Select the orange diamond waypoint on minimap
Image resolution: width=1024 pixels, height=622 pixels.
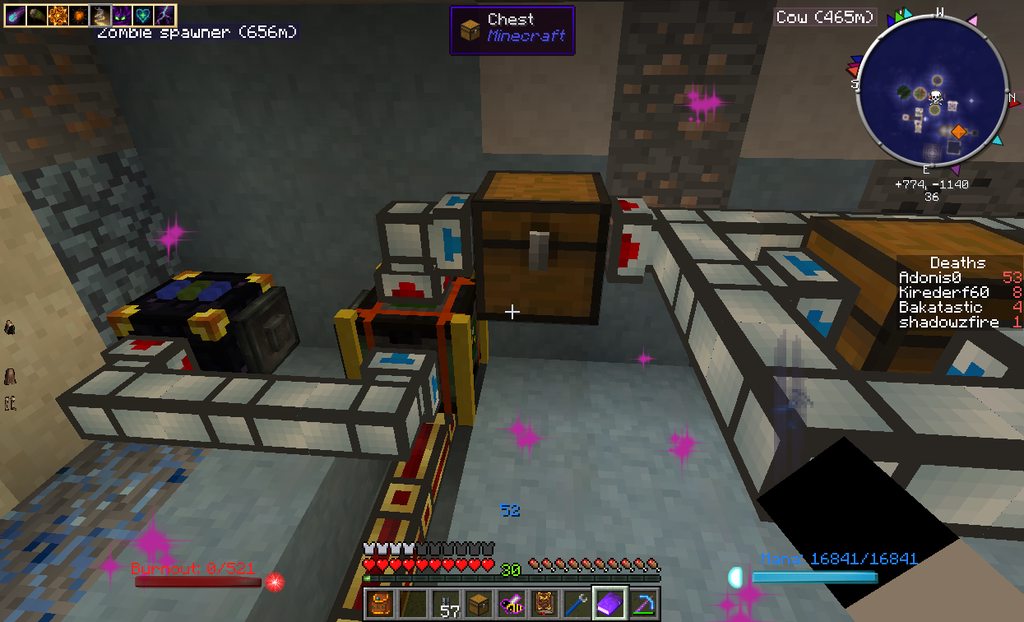click(x=958, y=131)
